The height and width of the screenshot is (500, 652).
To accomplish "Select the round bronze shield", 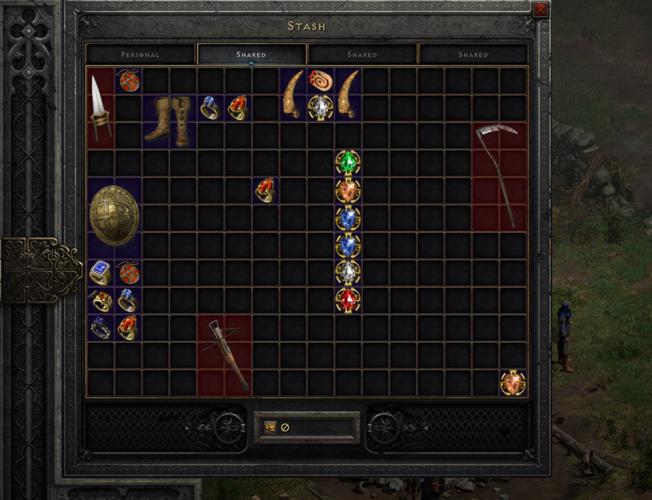I will (113, 215).
